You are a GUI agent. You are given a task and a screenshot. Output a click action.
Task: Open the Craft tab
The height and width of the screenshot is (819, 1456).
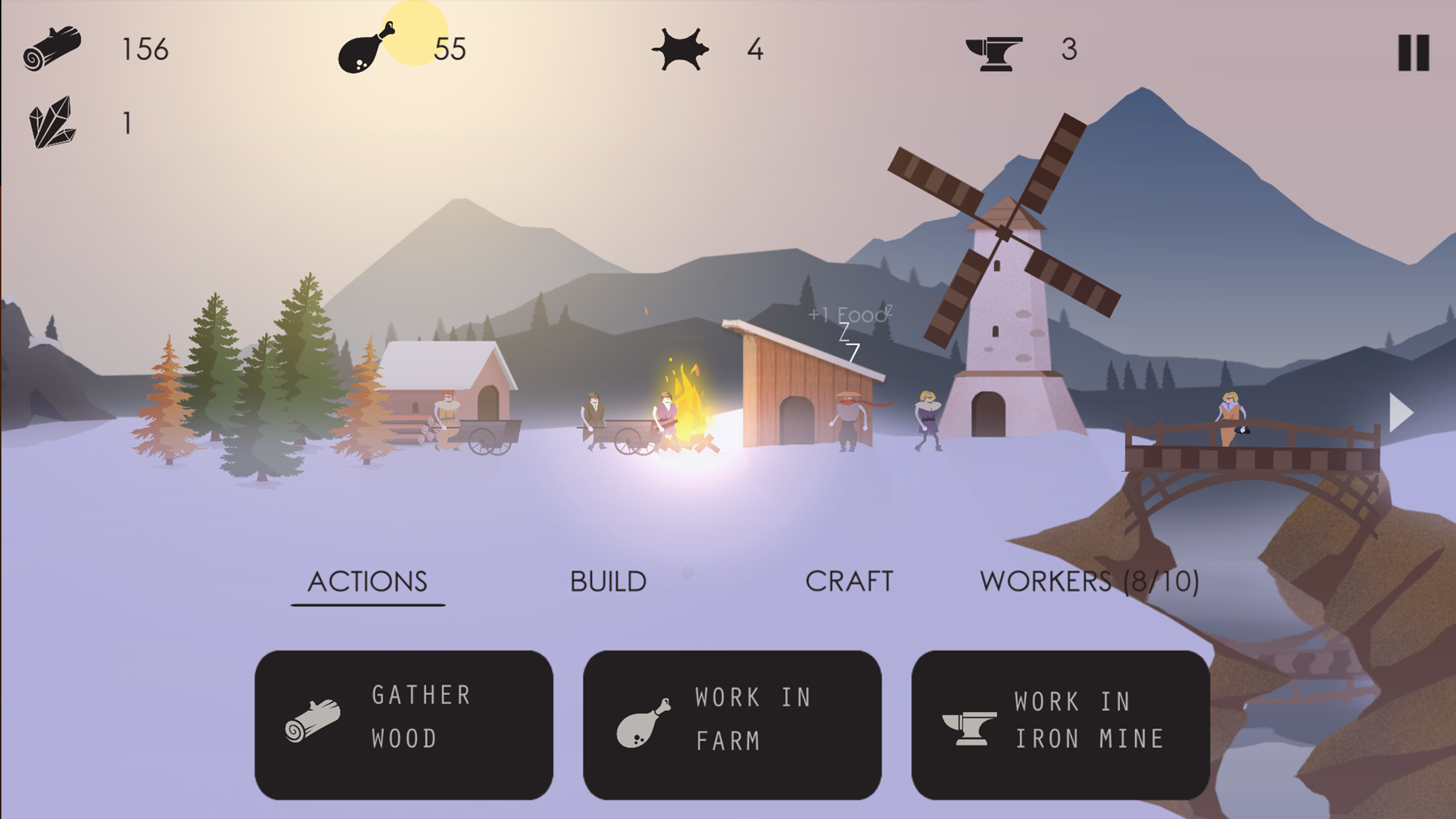(849, 582)
